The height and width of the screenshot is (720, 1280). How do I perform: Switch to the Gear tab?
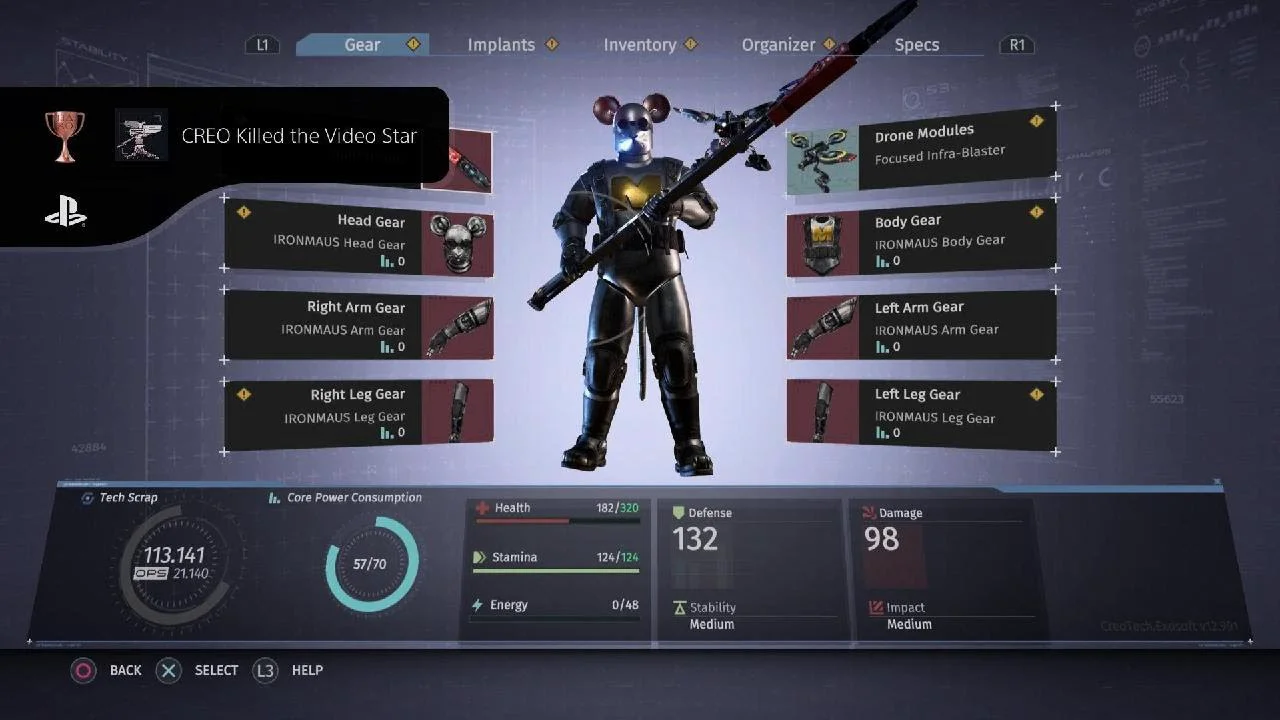coord(362,45)
